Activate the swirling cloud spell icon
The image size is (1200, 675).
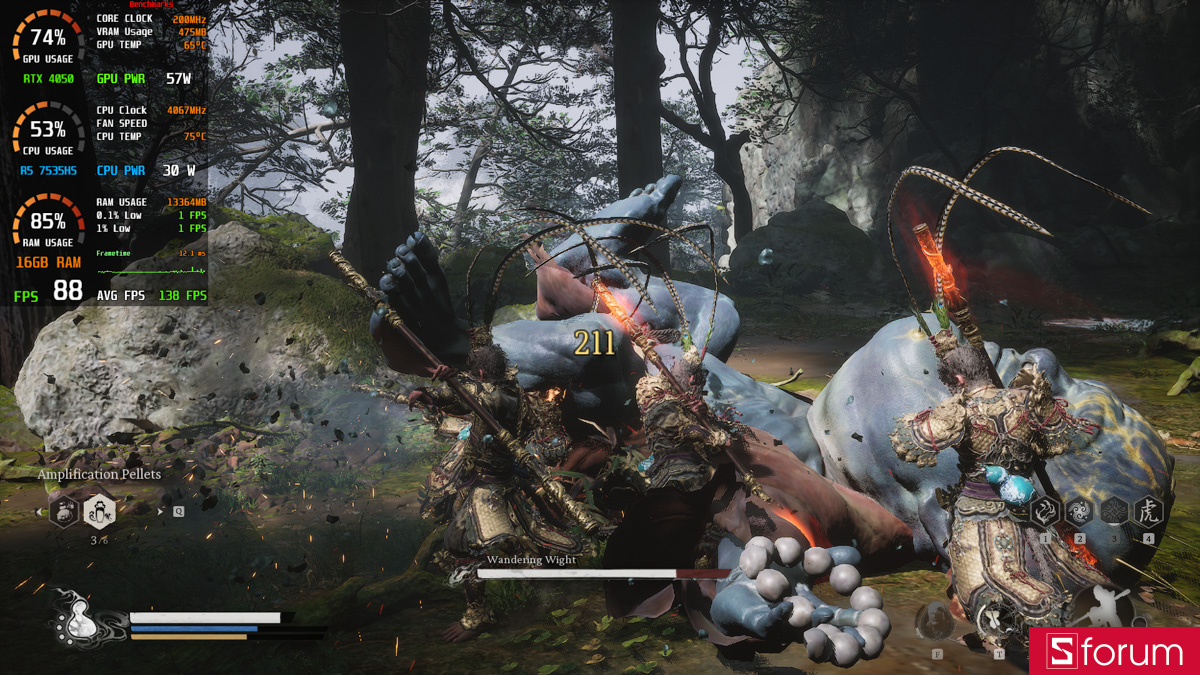point(1079,512)
